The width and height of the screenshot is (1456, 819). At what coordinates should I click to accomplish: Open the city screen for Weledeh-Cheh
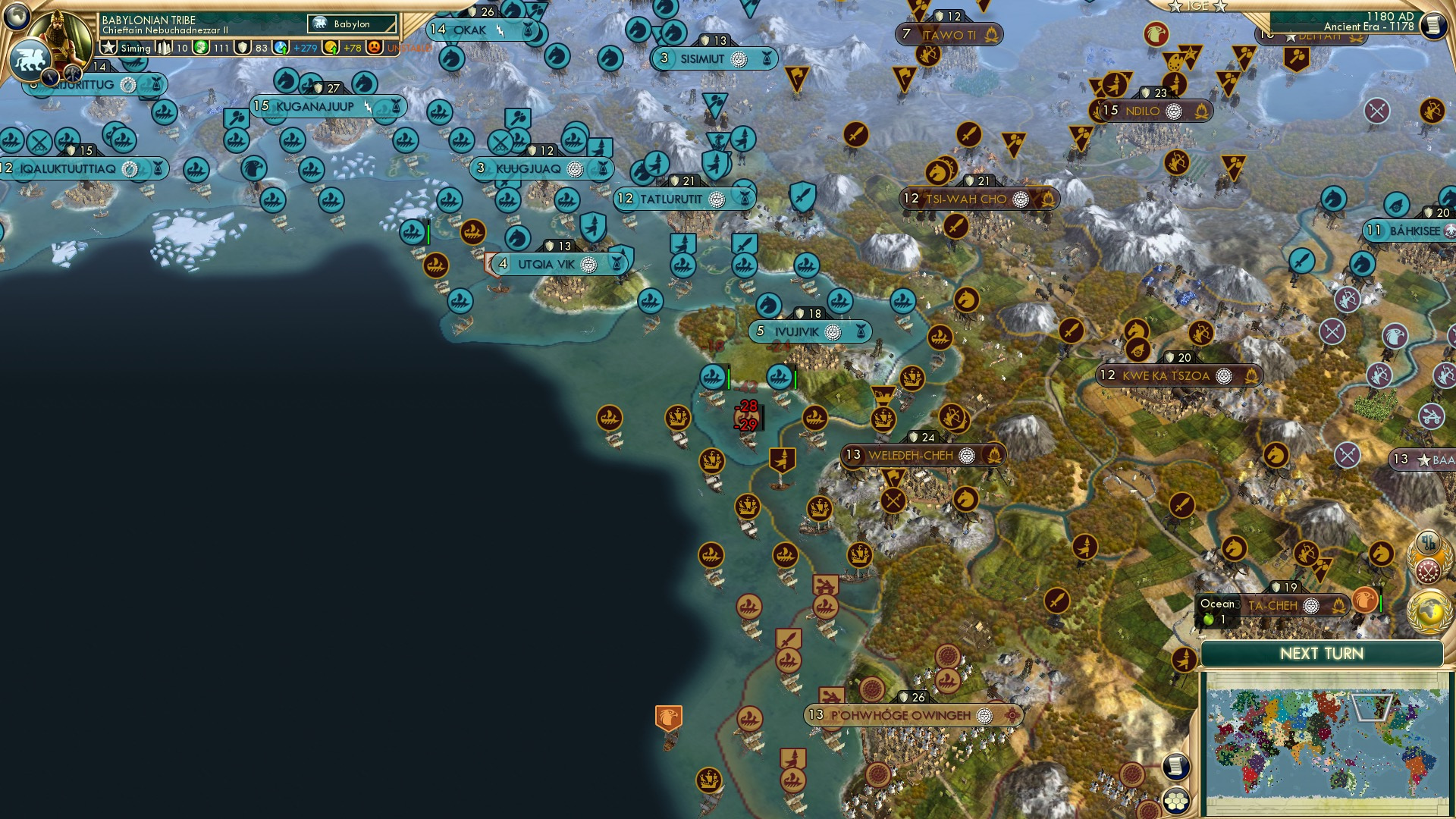919,455
